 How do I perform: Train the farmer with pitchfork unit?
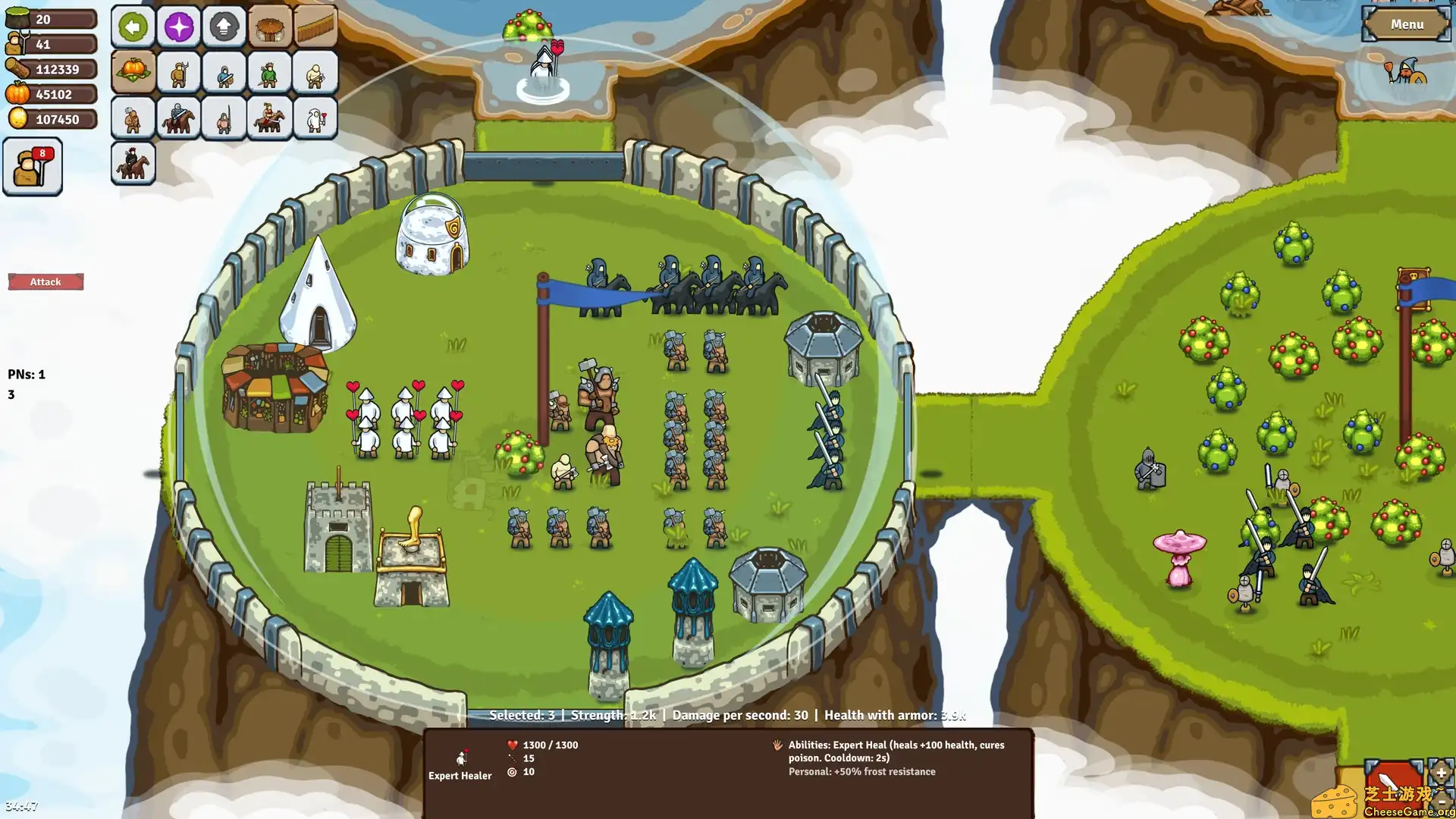178,72
